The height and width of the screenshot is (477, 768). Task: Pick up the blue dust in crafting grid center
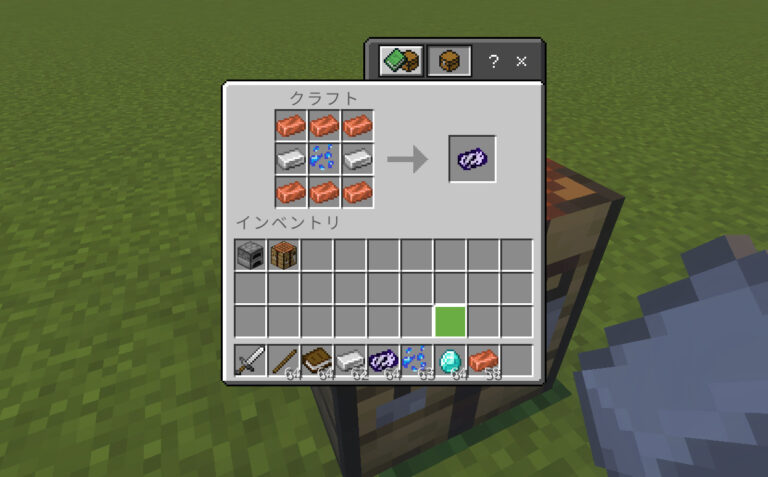coord(325,158)
